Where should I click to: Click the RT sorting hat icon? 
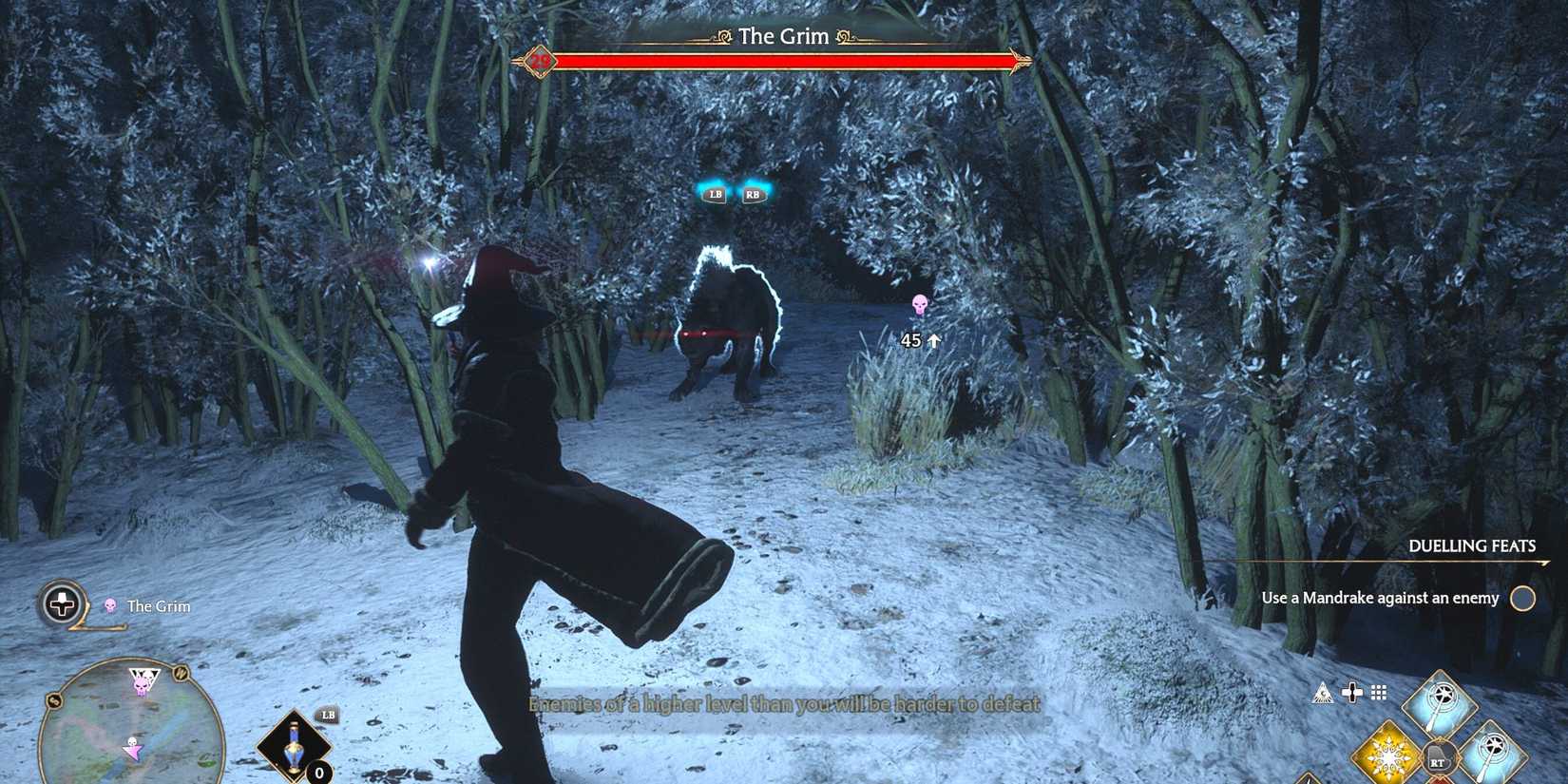[x=1438, y=756]
